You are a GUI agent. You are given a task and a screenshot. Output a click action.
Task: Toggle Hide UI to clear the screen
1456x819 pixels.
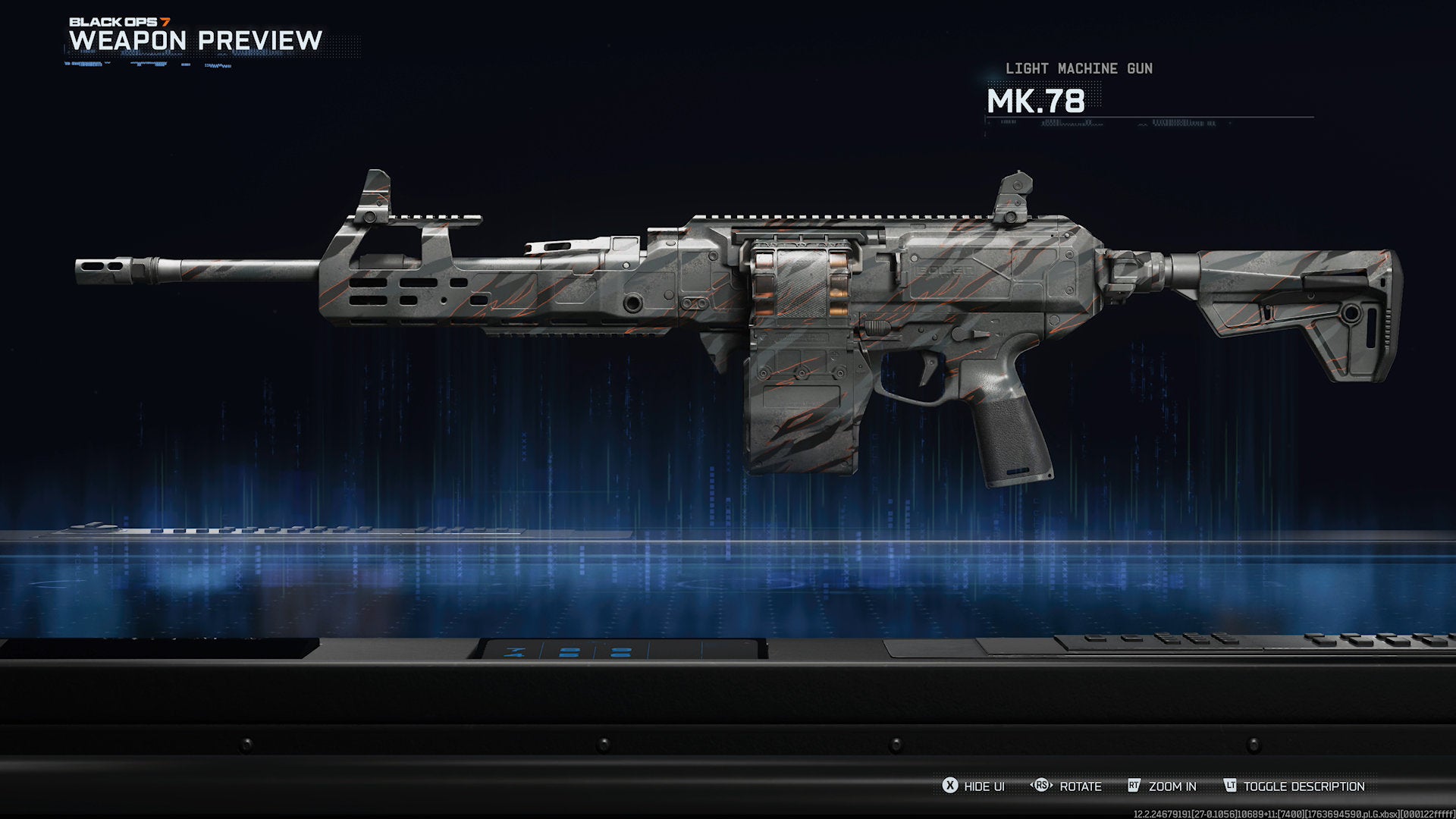click(985, 786)
